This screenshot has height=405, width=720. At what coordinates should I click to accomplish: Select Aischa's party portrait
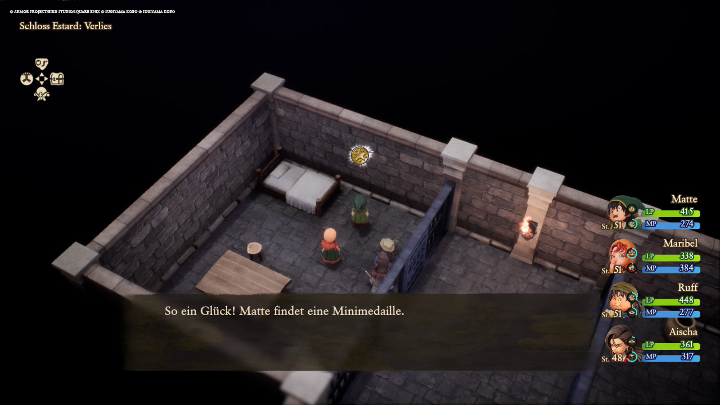(622, 343)
